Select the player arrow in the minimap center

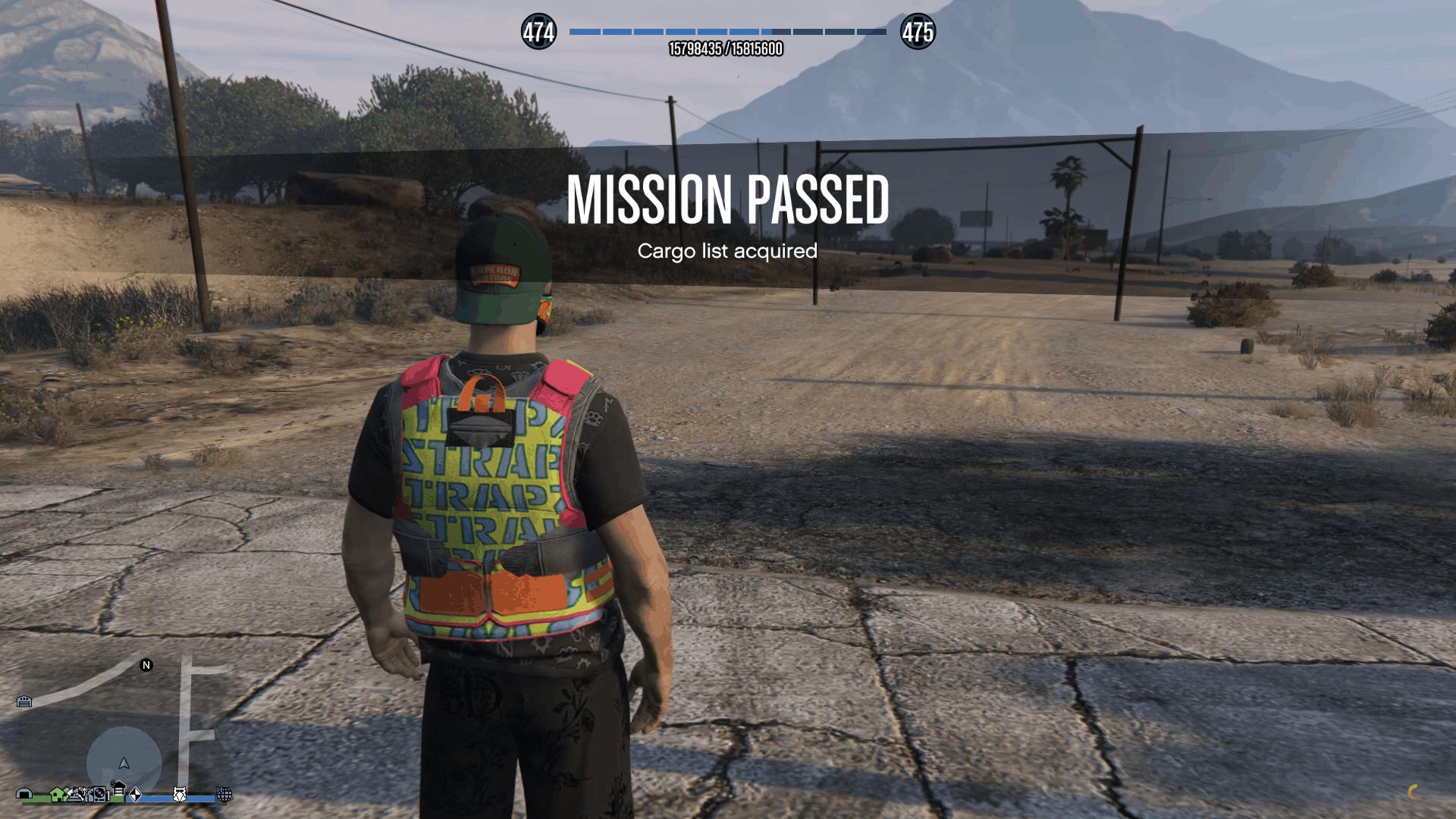click(124, 764)
